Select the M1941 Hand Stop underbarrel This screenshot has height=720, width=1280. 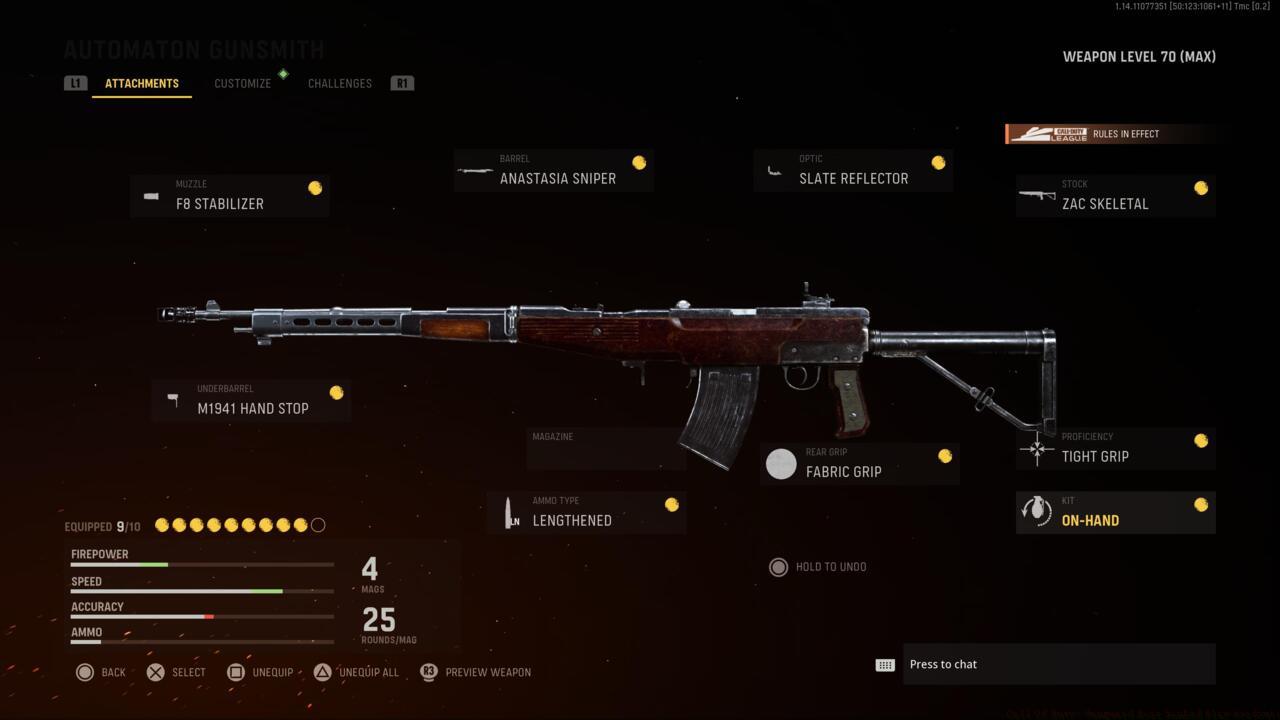pyautogui.click(x=251, y=400)
